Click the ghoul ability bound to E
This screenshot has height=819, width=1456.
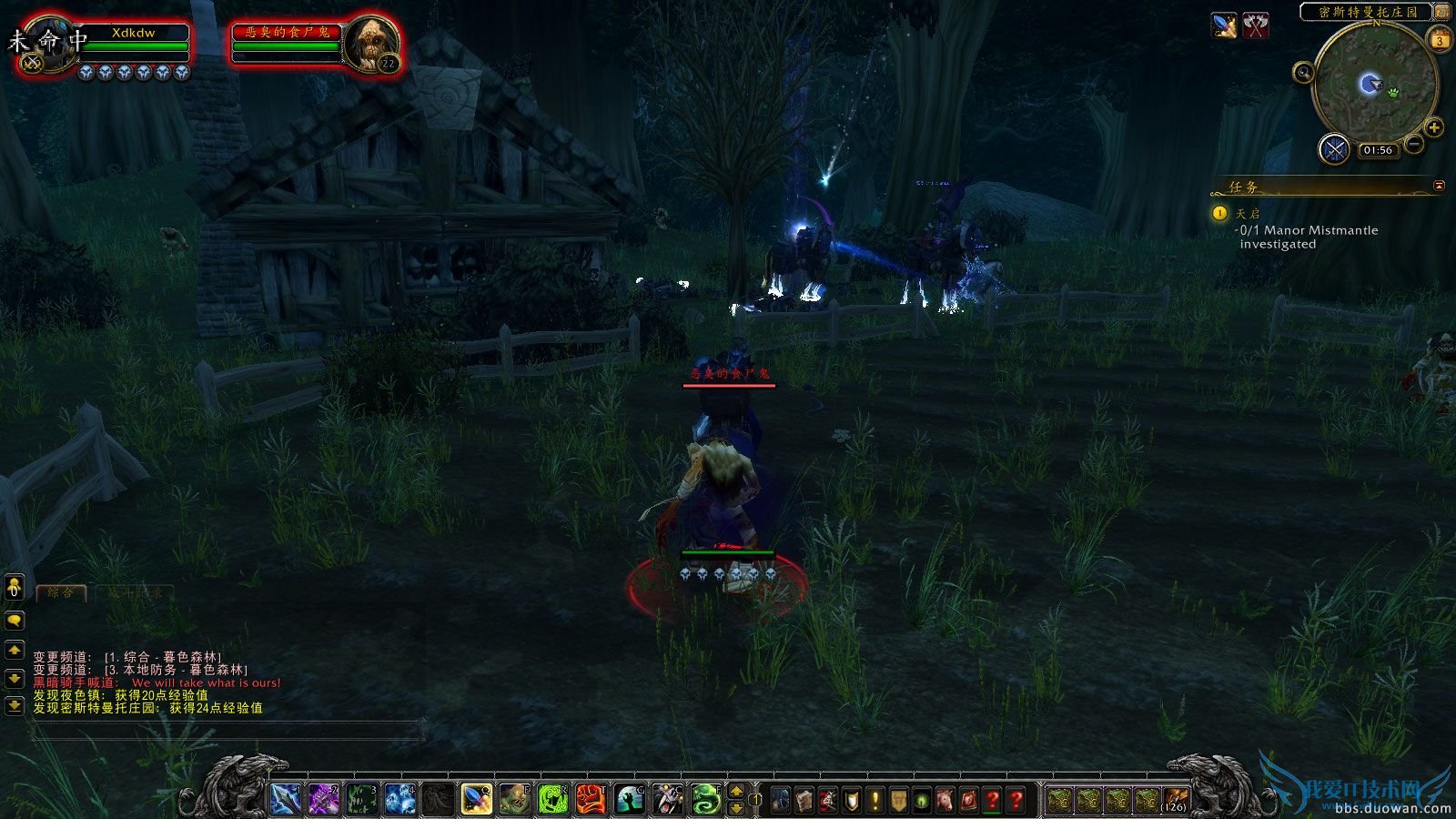click(x=513, y=797)
